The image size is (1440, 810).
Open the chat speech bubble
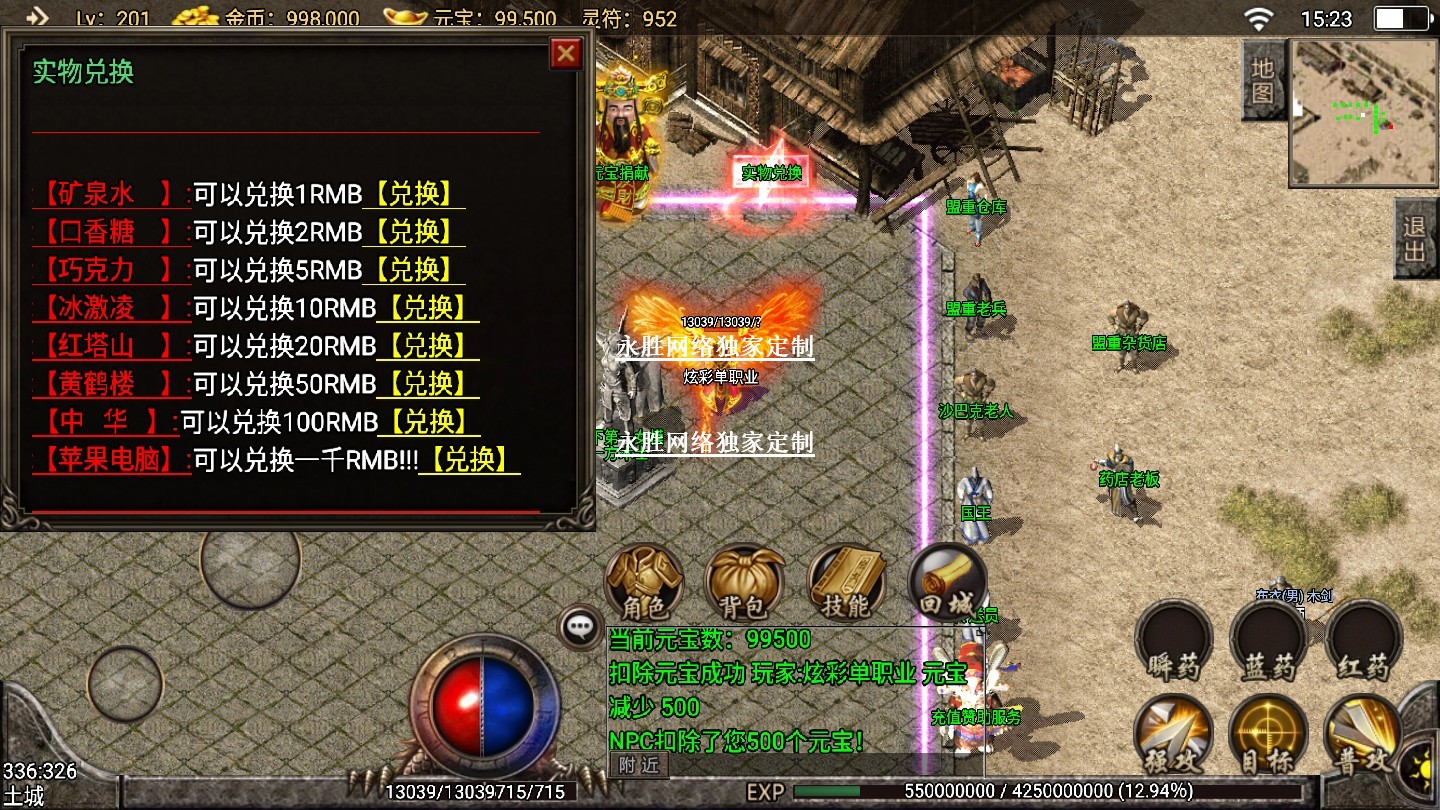[580, 627]
